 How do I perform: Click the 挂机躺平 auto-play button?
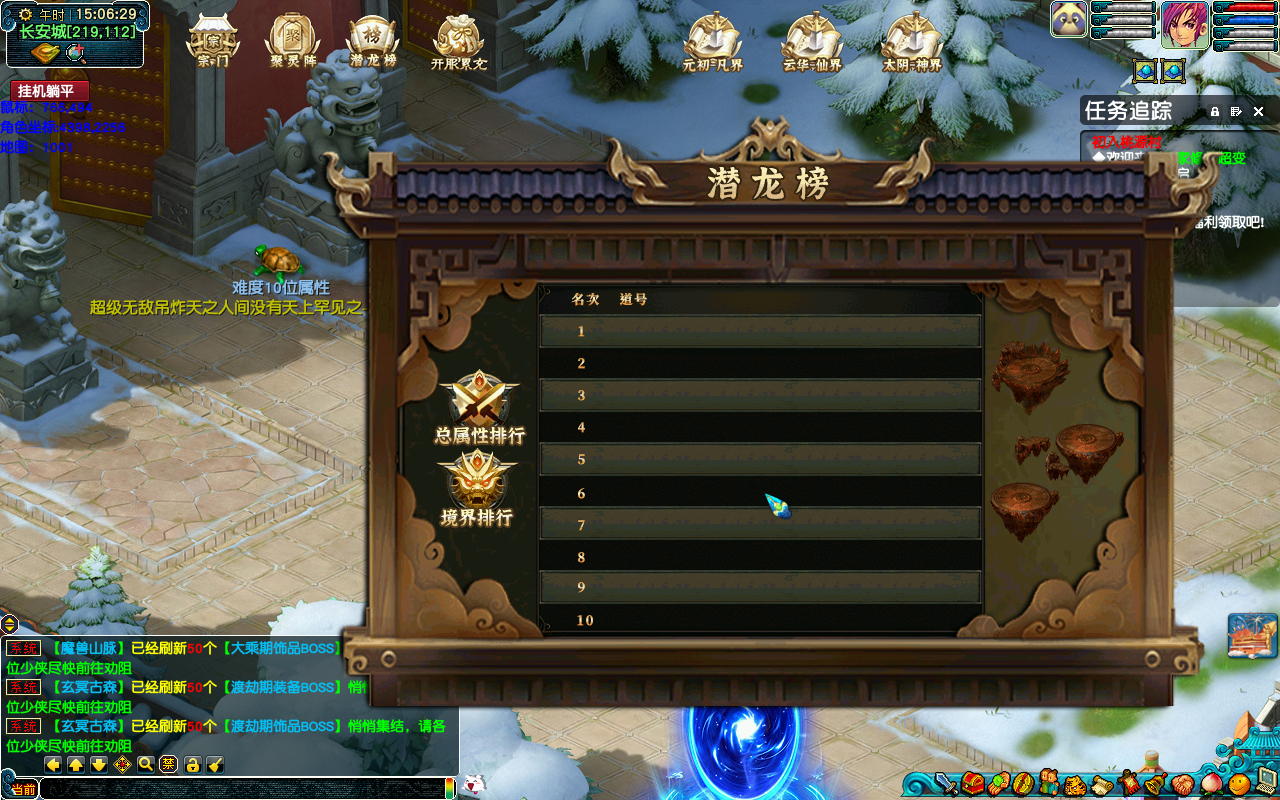[x=50, y=91]
